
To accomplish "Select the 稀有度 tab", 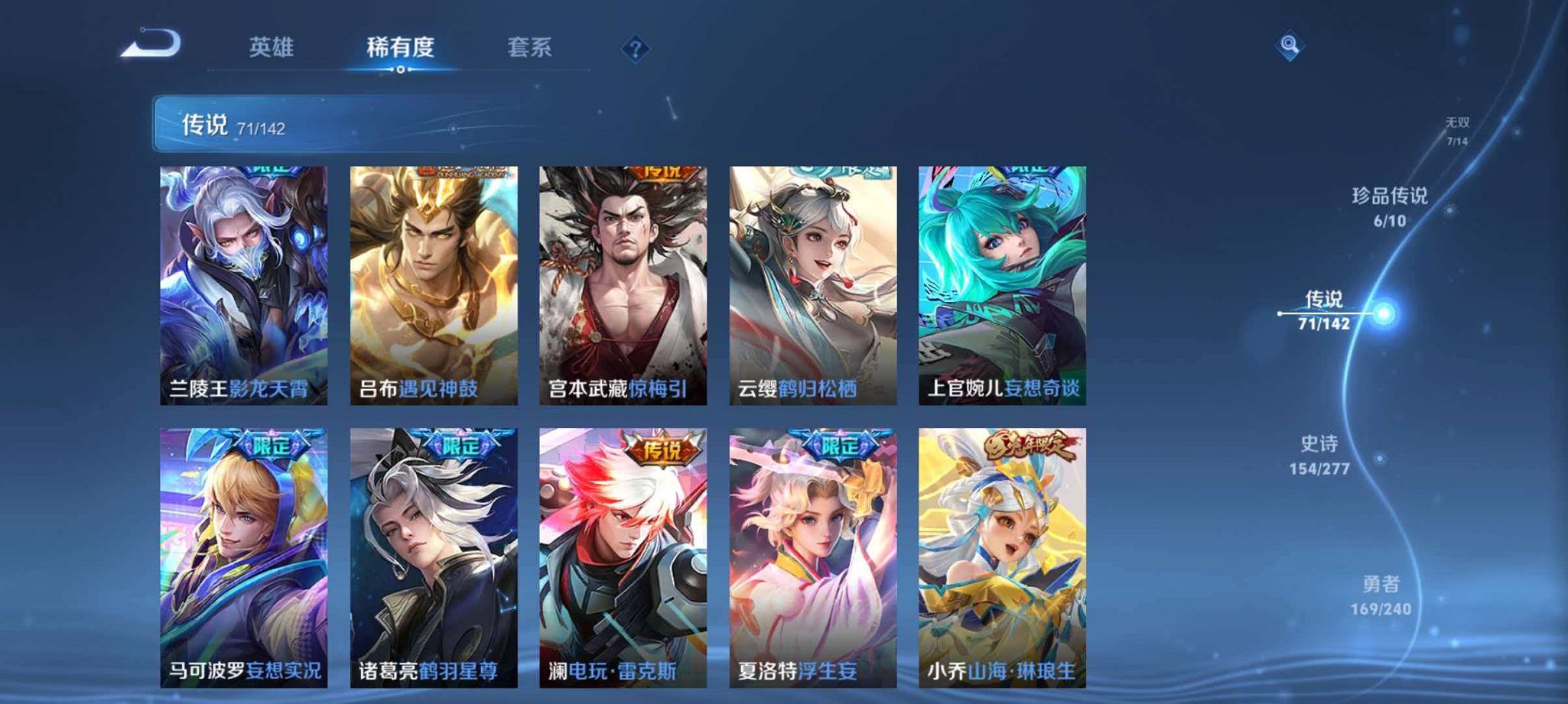I will pos(400,47).
